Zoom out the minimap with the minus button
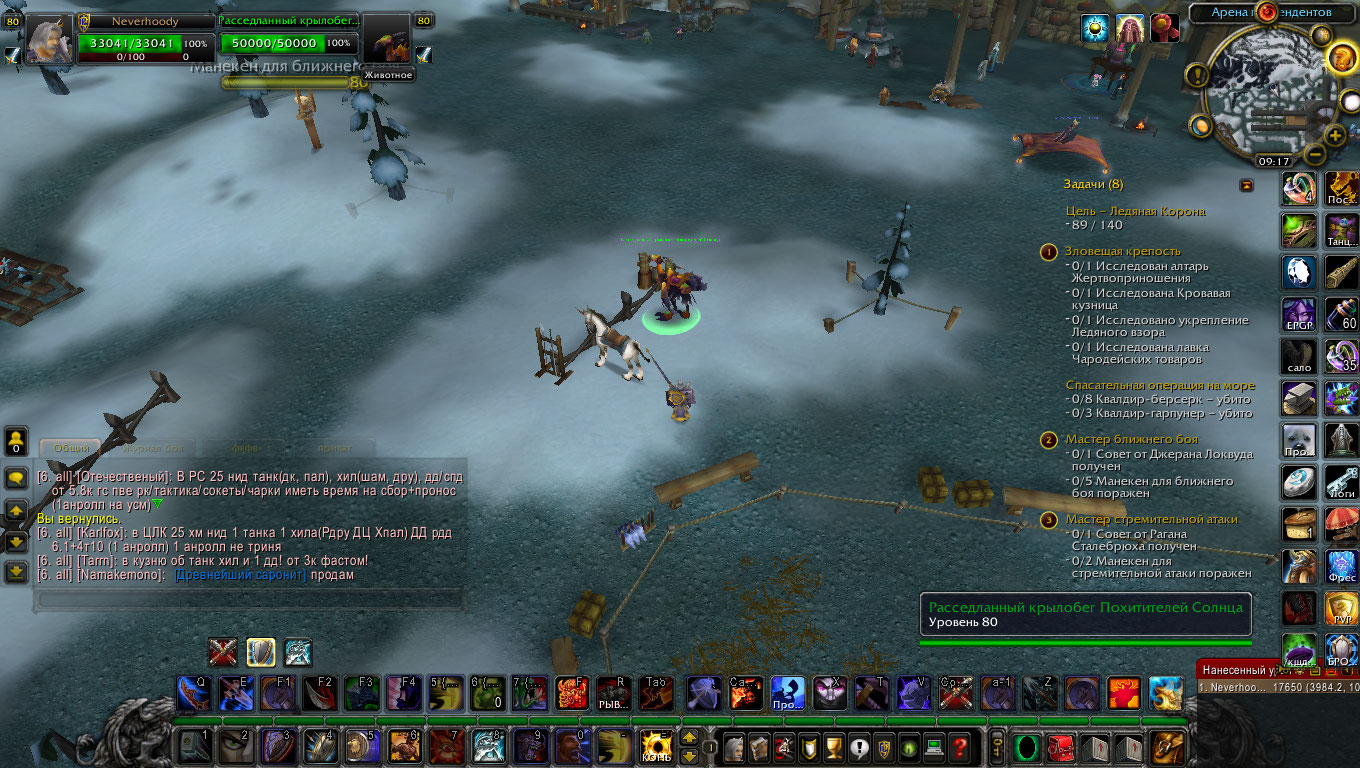 click(x=1315, y=155)
